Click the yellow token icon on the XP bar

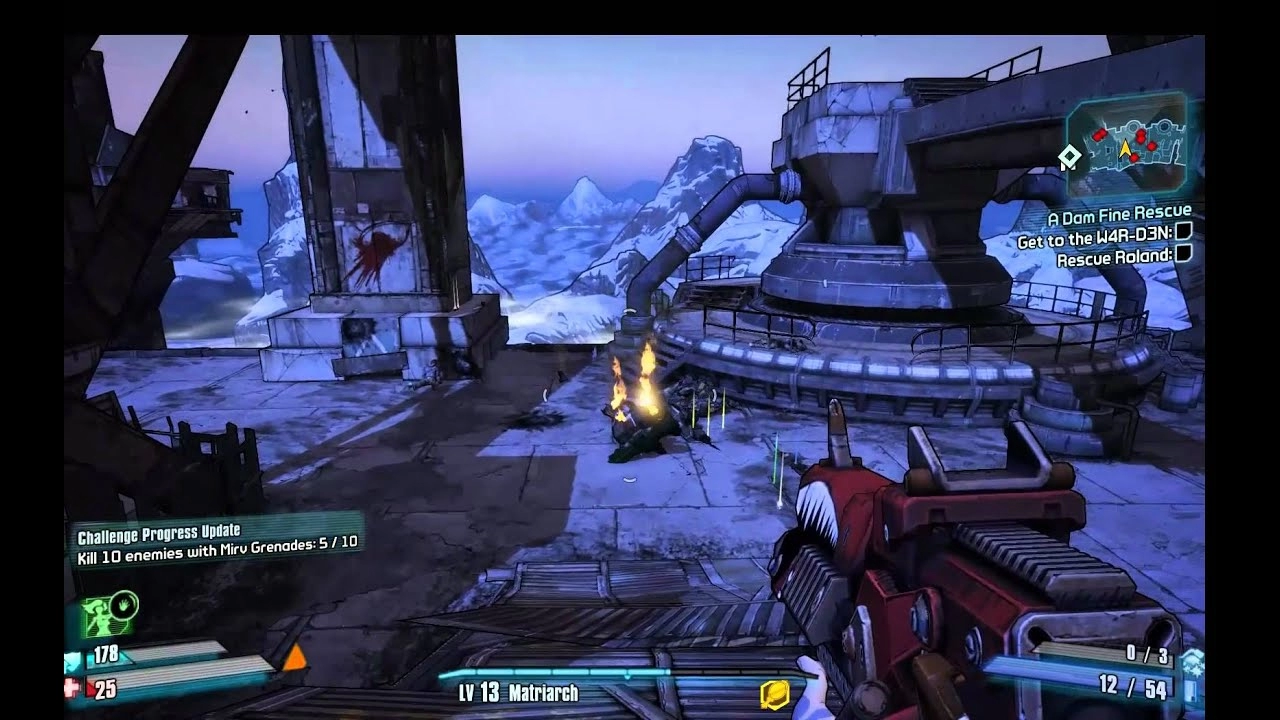pyautogui.click(x=775, y=693)
